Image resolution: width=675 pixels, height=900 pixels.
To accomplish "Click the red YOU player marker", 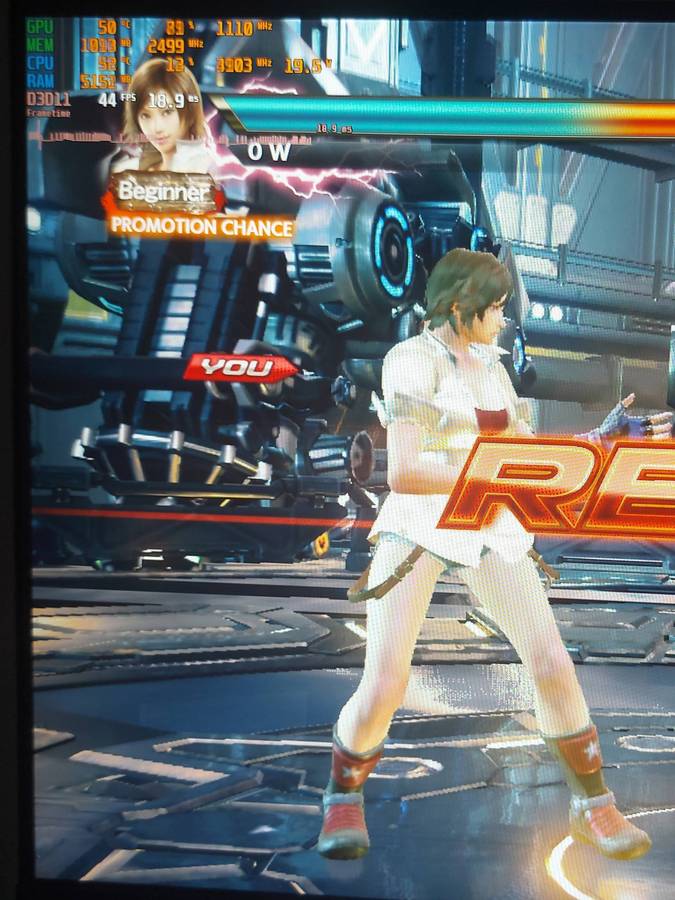I will (x=238, y=368).
